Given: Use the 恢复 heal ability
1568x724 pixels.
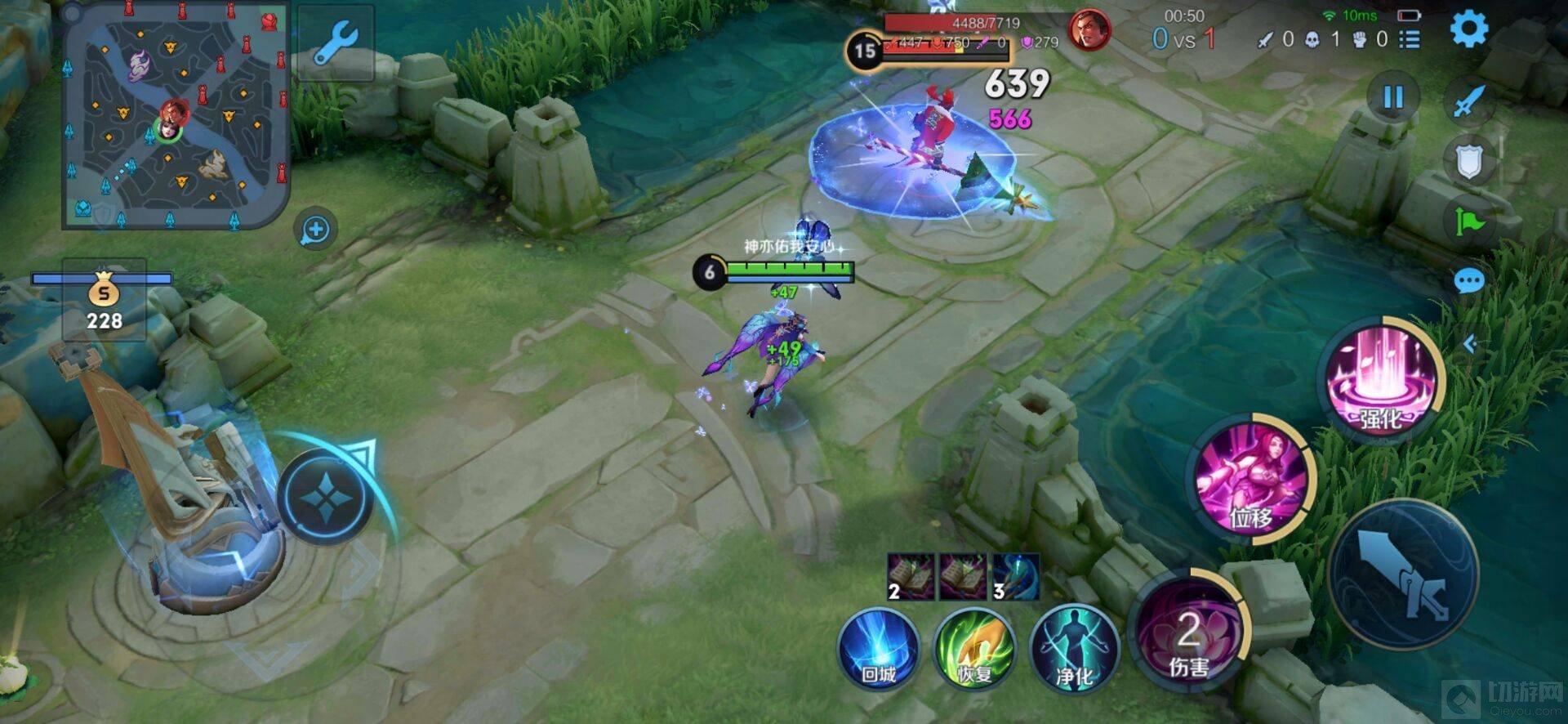Looking at the screenshot, I should tap(974, 650).
